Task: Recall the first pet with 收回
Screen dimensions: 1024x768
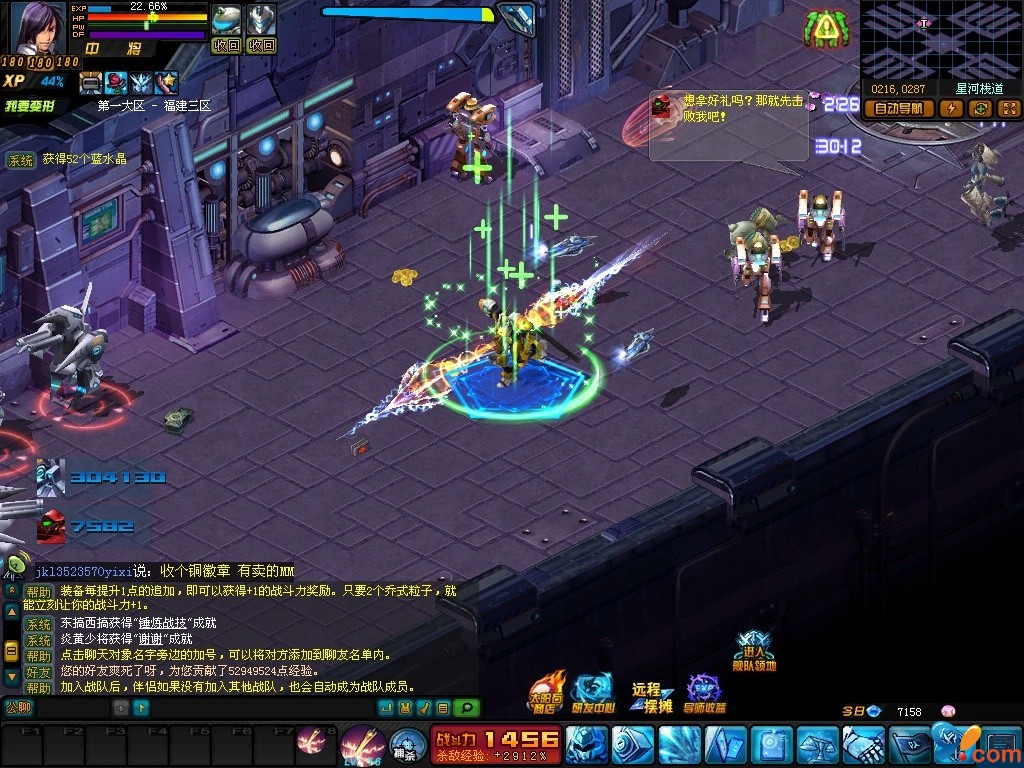Action: pyautogui.click(x=227, y=45)
